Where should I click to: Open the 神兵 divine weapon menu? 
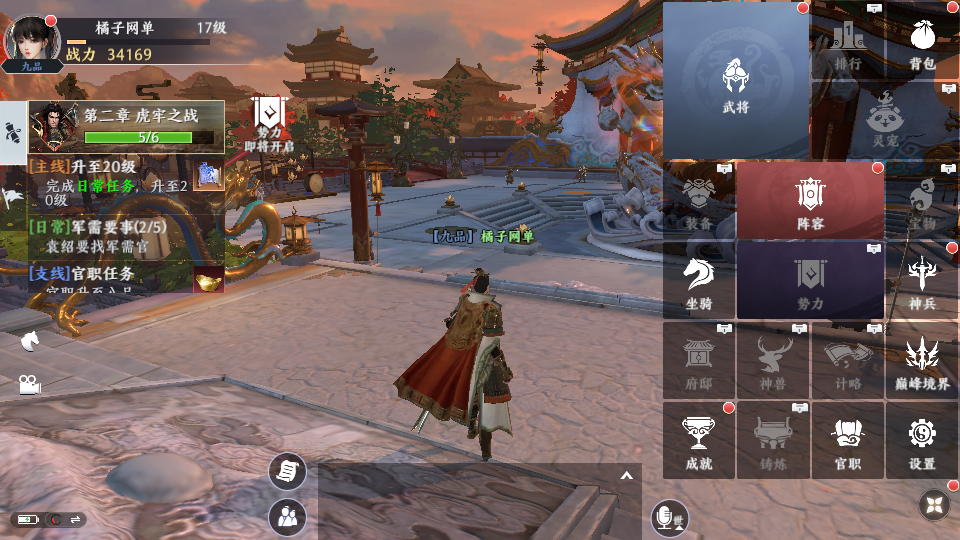point(921,281)
